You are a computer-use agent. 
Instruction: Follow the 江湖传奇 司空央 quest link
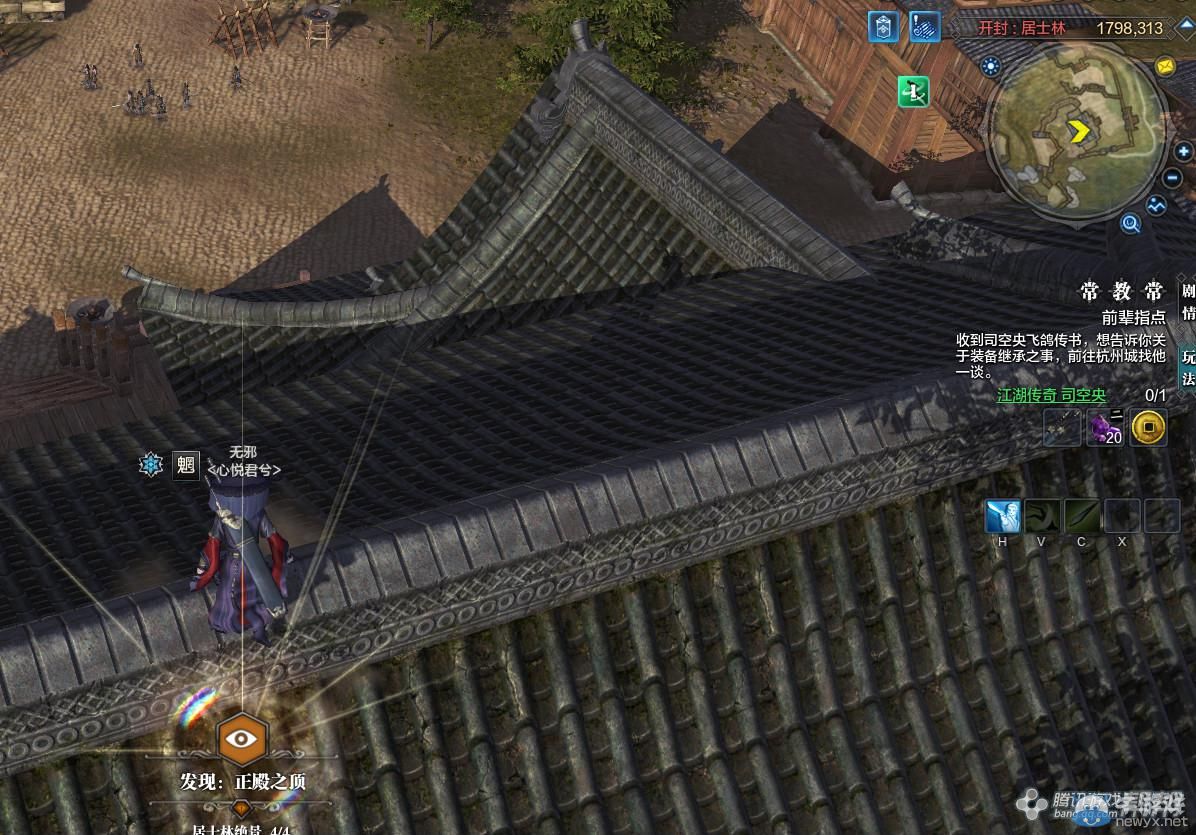tap(1051, 395)
